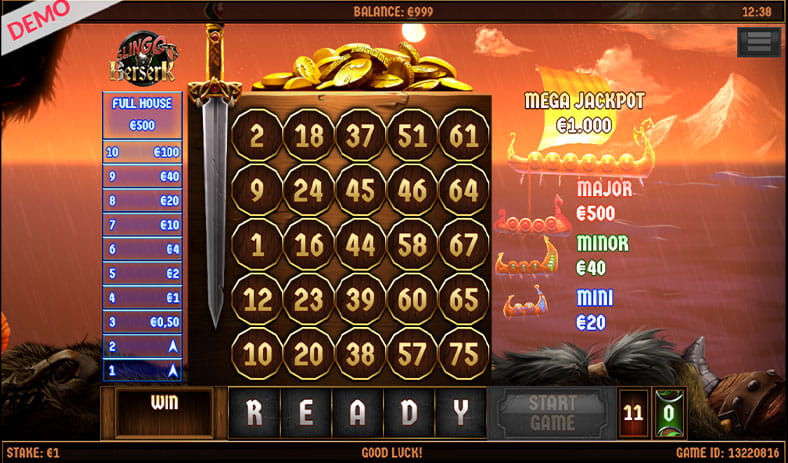Open the hamburger menu

click(x=758, y=42)
